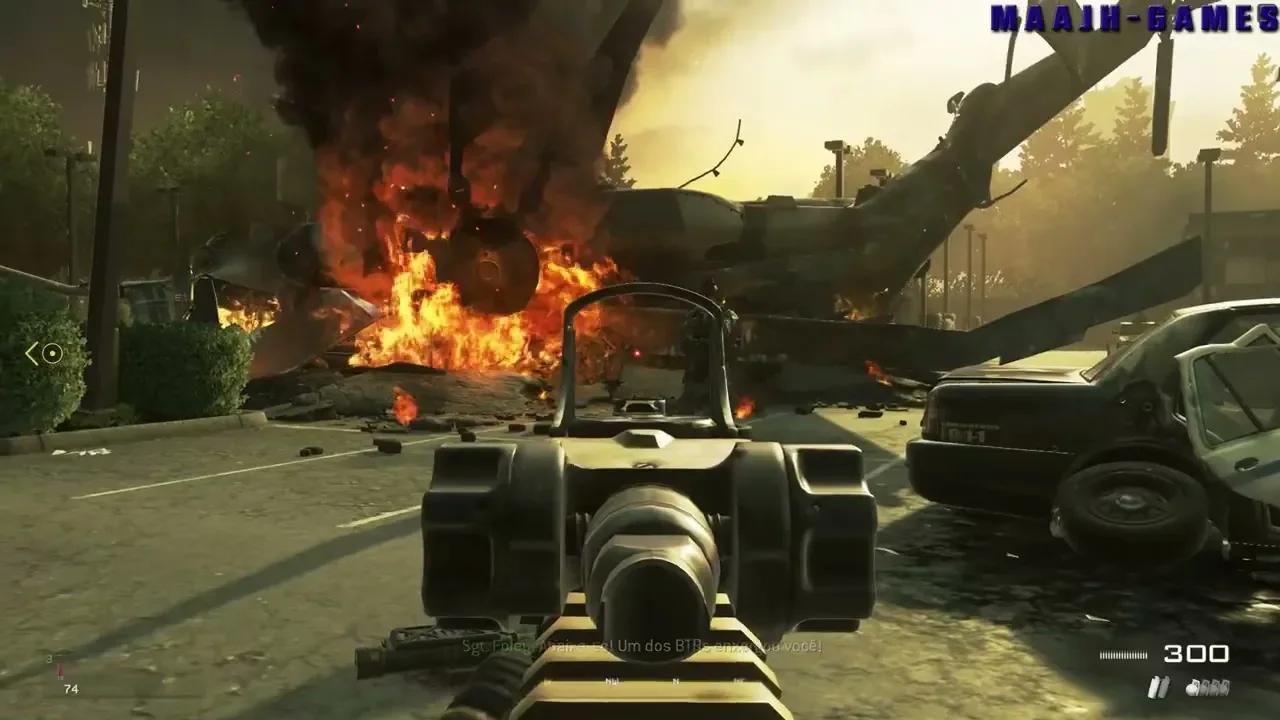
Task: Click the NE marker on the compass strip
Action: pyautogui.click(x=738, y=681)
